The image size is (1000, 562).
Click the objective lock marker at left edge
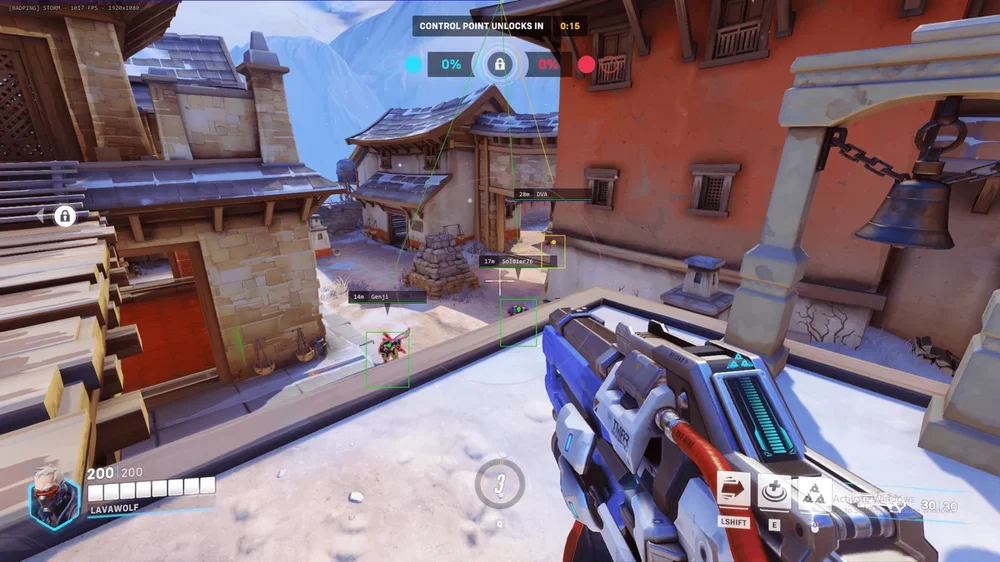[x=65, y=215]
